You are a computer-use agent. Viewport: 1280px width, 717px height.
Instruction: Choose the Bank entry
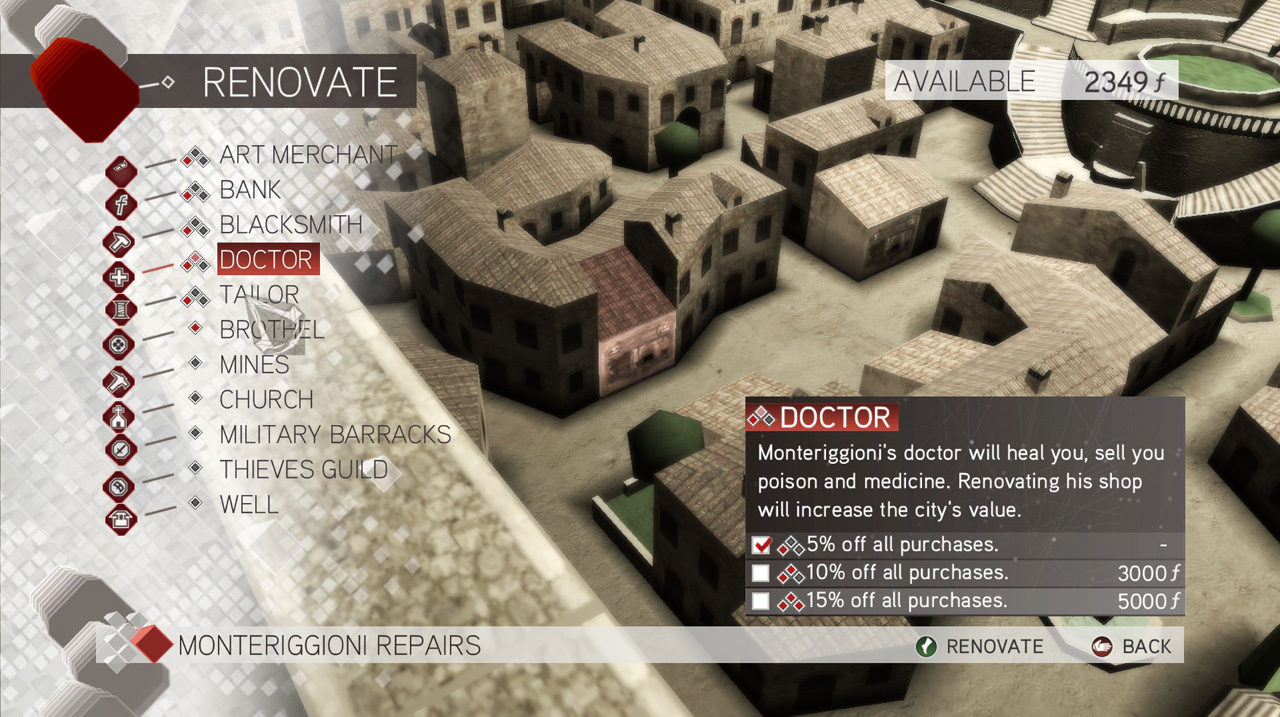250,190
